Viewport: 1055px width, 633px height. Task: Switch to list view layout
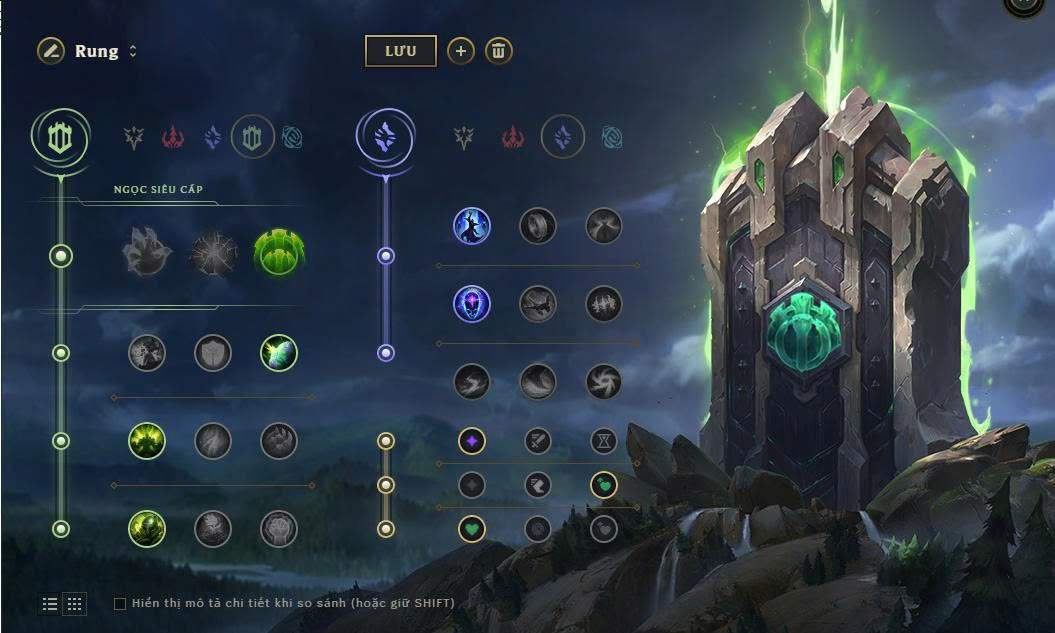(50, 603)
